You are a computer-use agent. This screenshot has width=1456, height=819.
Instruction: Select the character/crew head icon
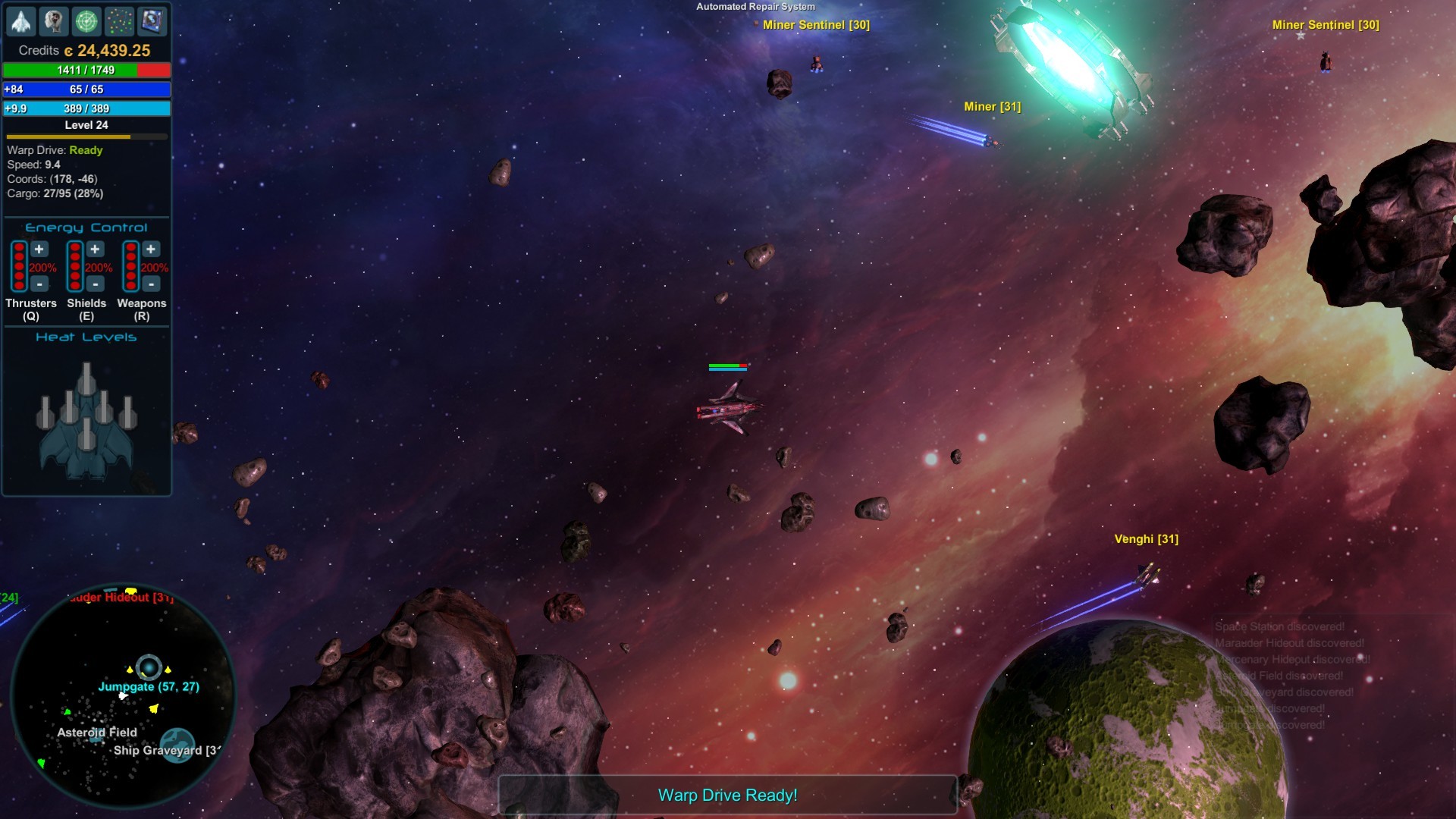click(x=54, y=21)
